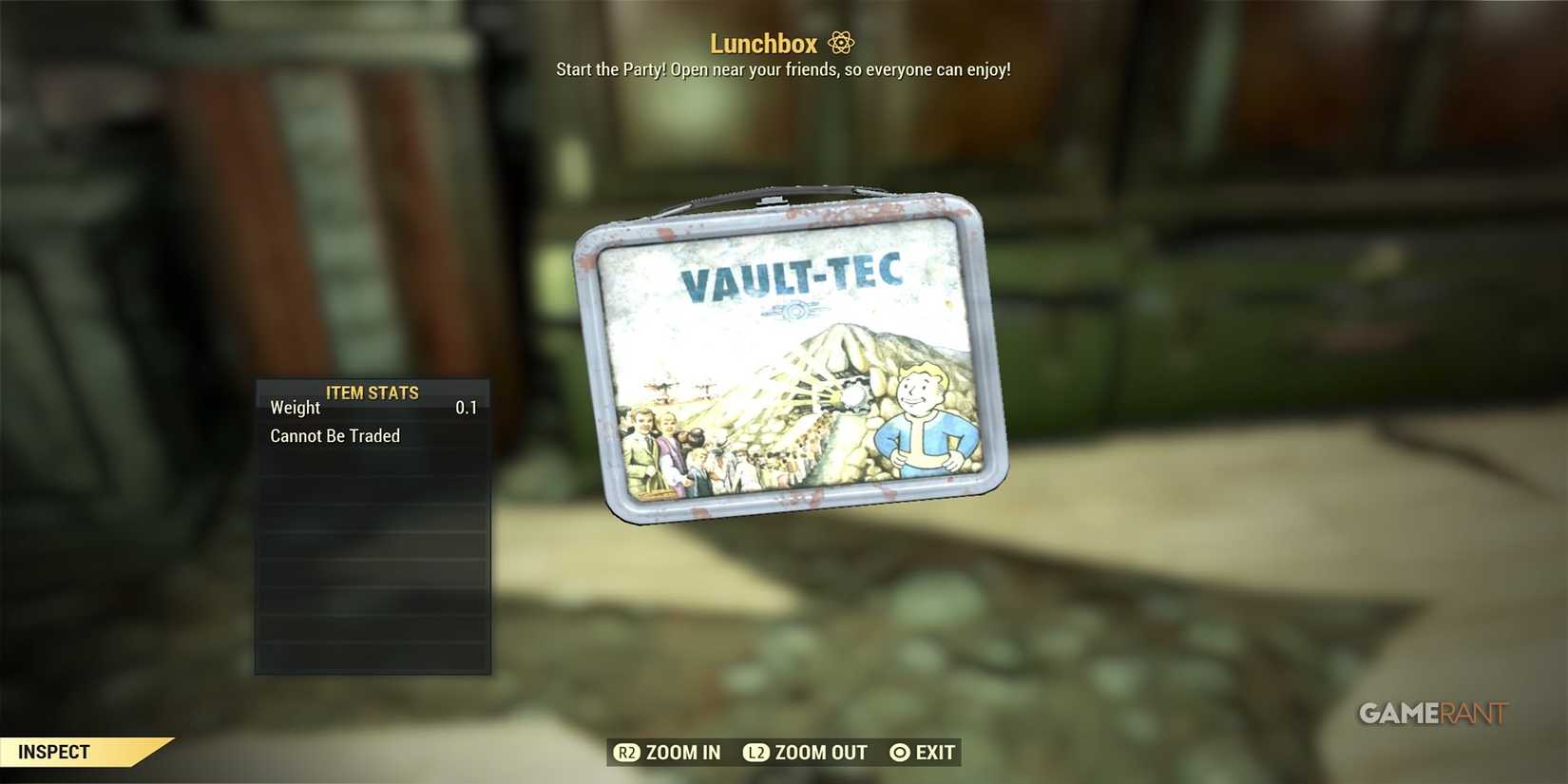The height and width of the screenshot is (784, 1568).
Task: Click EXIT to leave inspection view
Action: [934, 752]
